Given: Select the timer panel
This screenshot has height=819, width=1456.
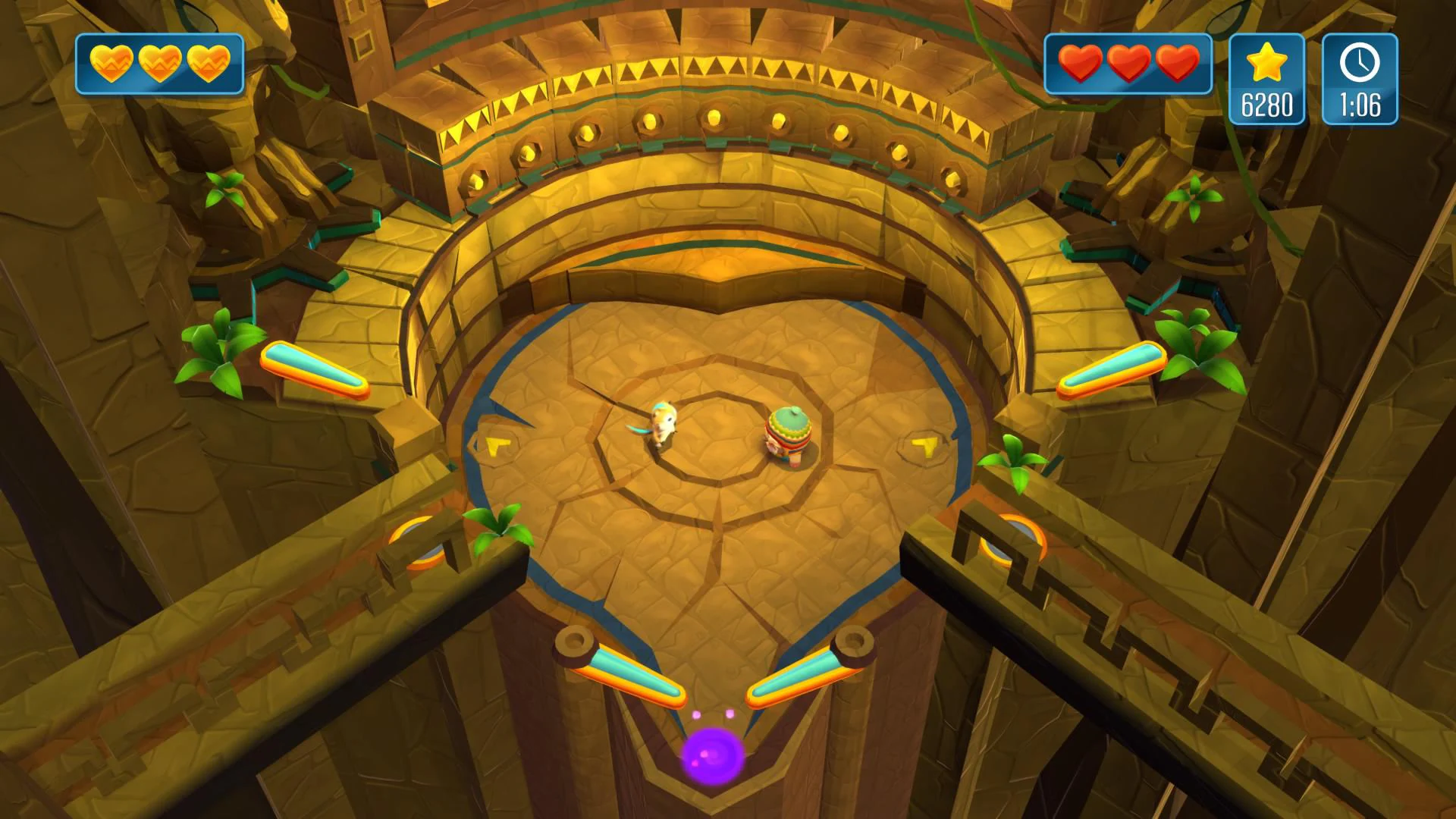Looking at the screenshot, I should [1361, 80].
